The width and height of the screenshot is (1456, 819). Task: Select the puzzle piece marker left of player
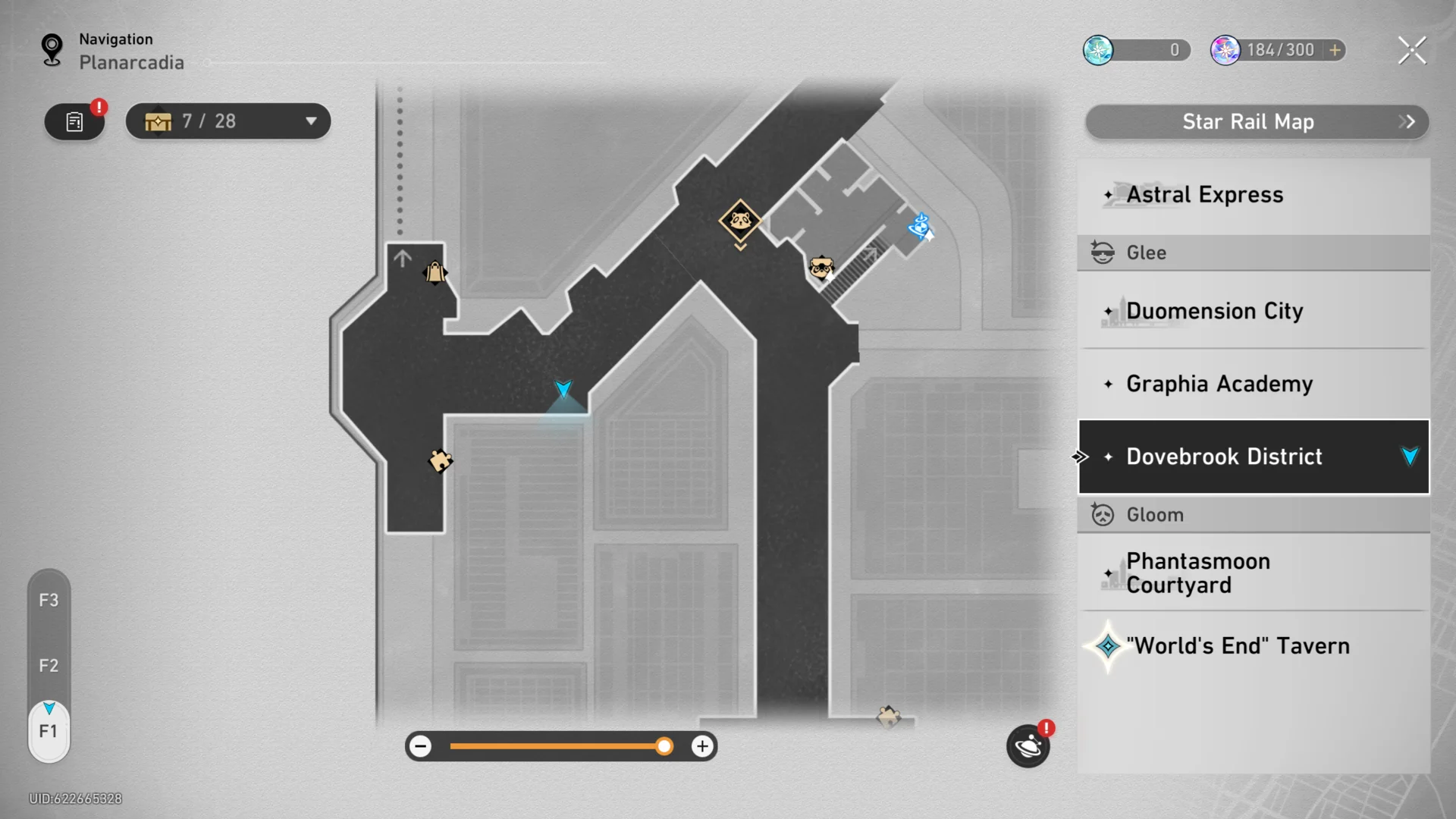point(440,460)
